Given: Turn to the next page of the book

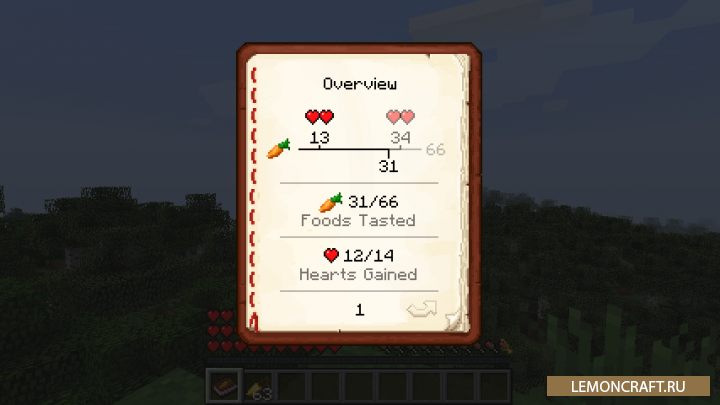Looking at the screenshot, I should pos(421,309).
